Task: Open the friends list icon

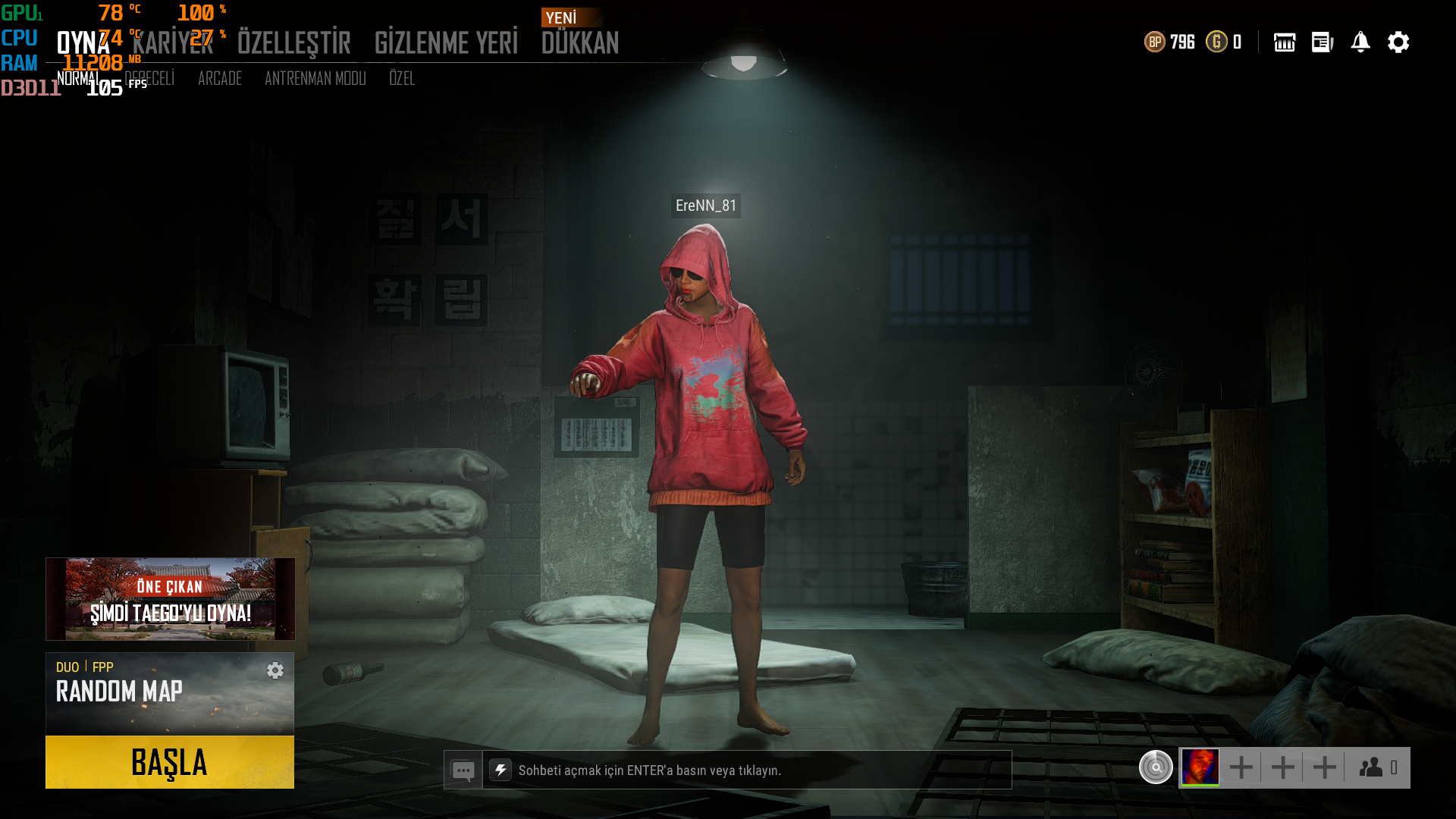Action: [1377, 767]
